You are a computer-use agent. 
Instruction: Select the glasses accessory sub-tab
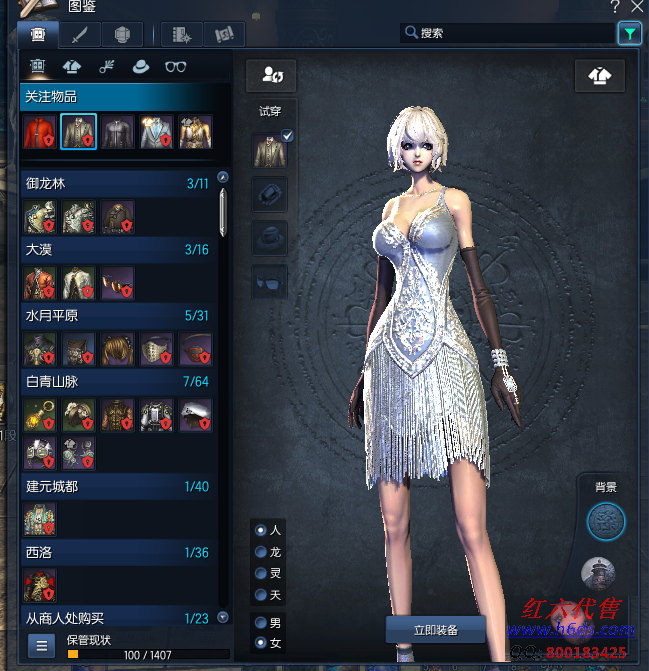pos(176,67)
